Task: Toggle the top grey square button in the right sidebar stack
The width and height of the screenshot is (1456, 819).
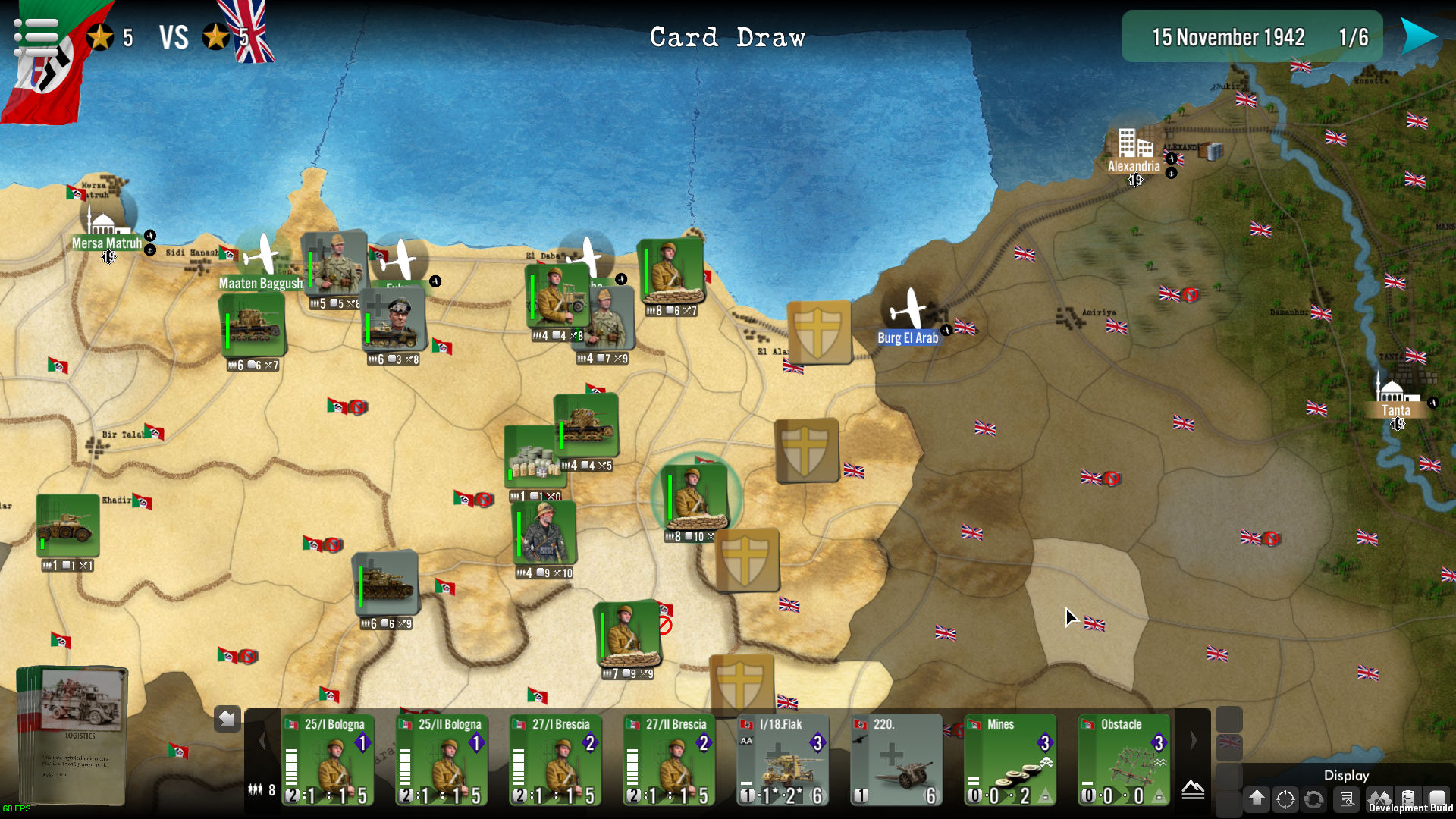Action: 1228,719
